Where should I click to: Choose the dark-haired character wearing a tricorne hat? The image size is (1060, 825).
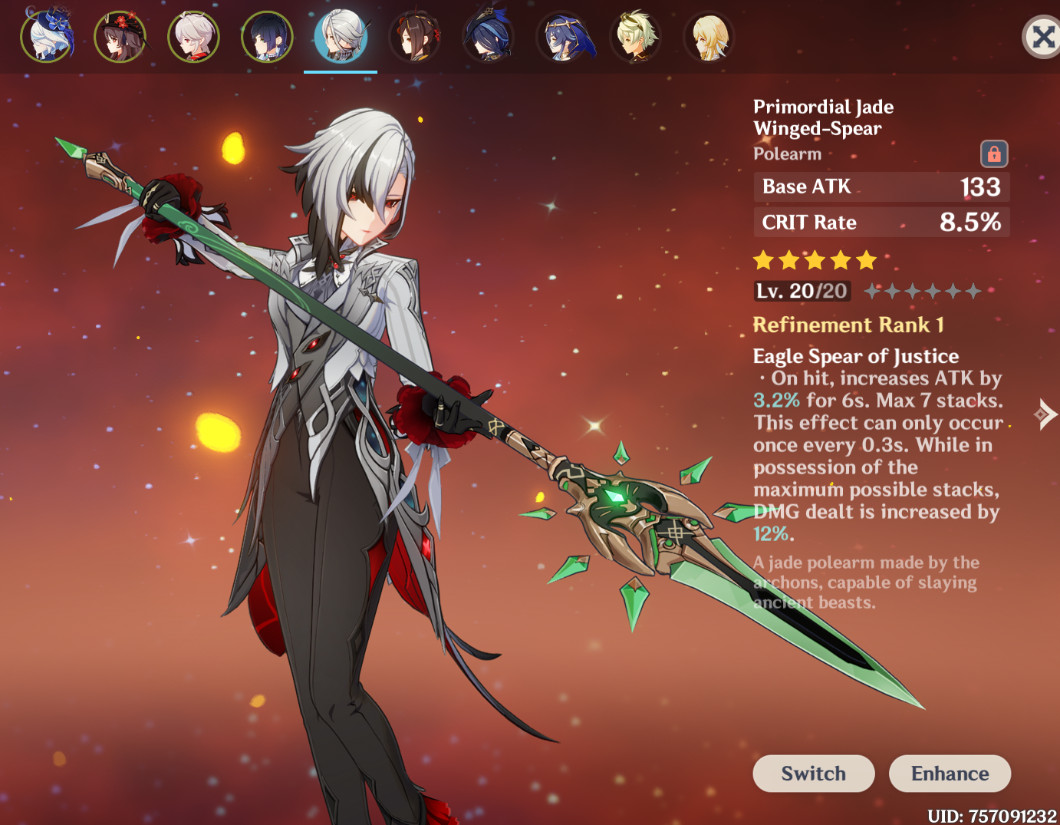click(x=488, y=38)
